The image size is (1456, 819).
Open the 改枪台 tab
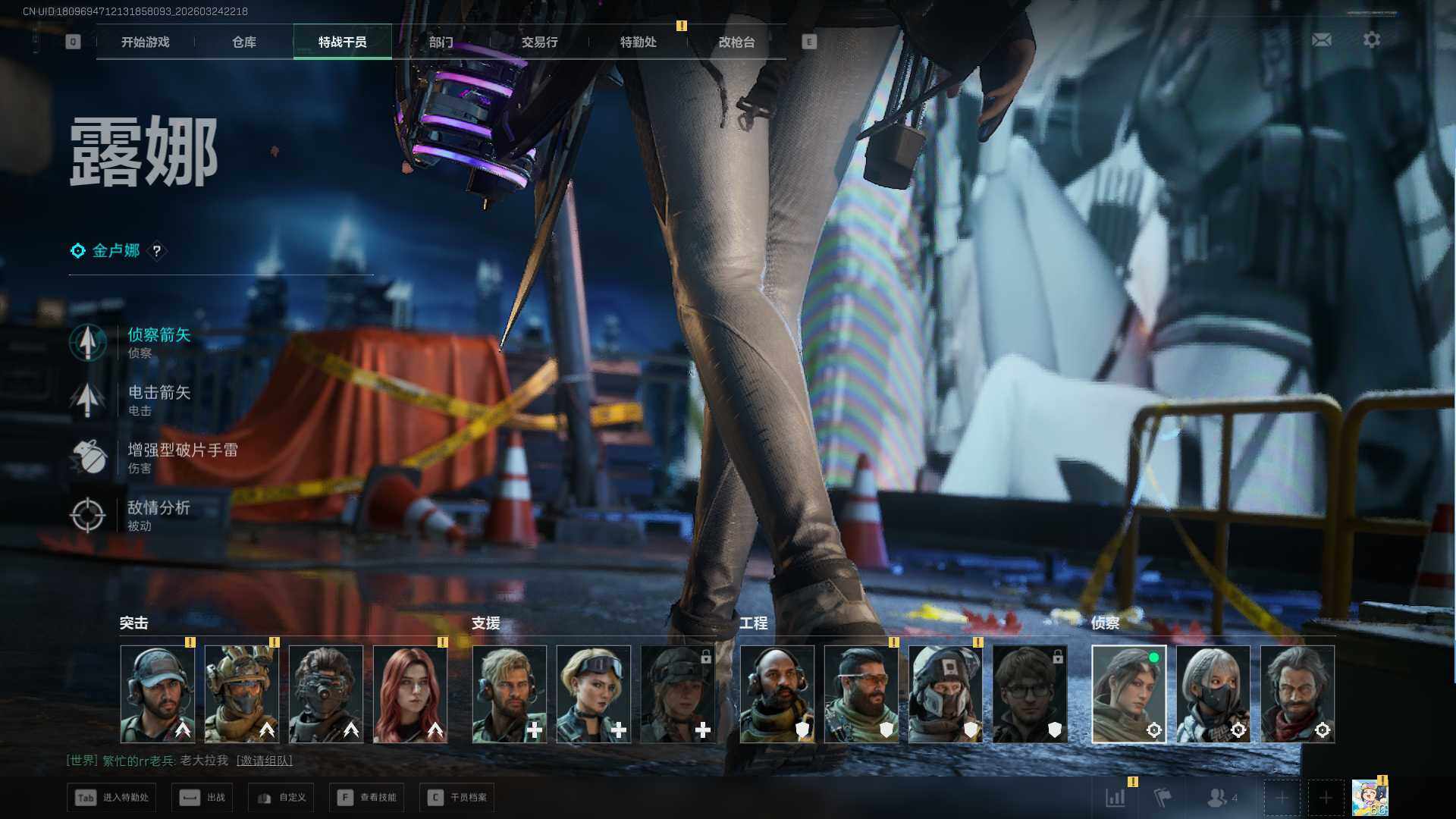[x=737, y=42]
